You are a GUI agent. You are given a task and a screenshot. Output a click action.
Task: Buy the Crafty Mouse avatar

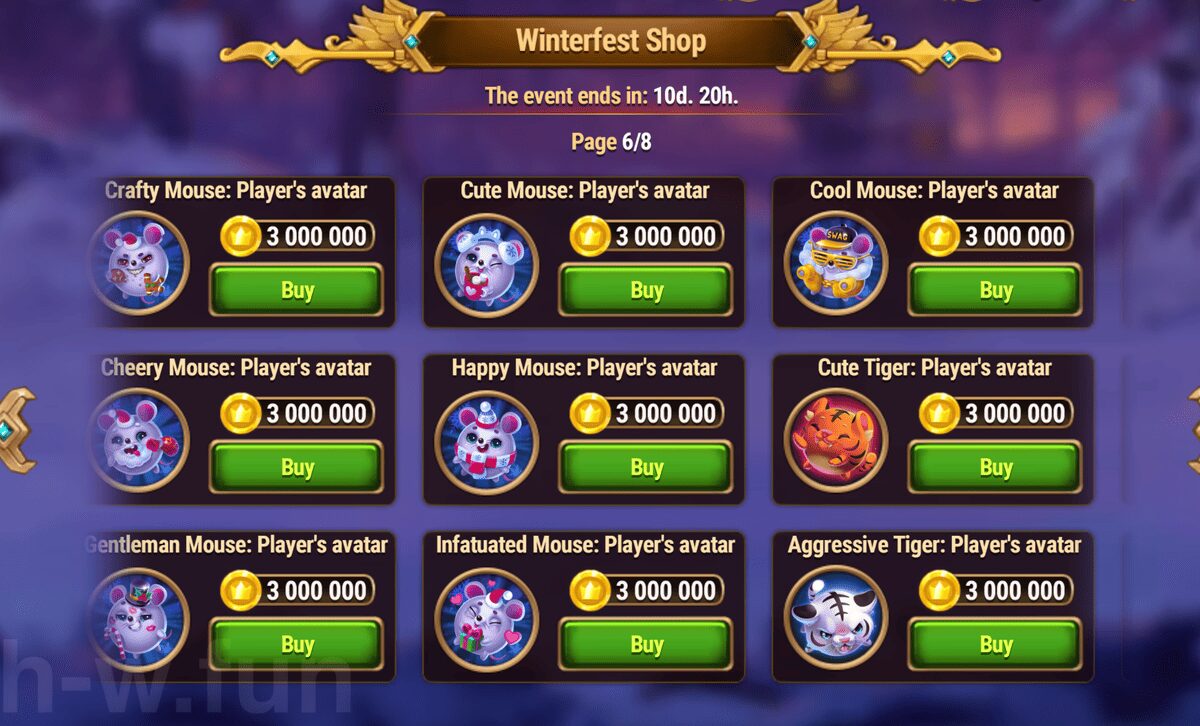(296, 290)
